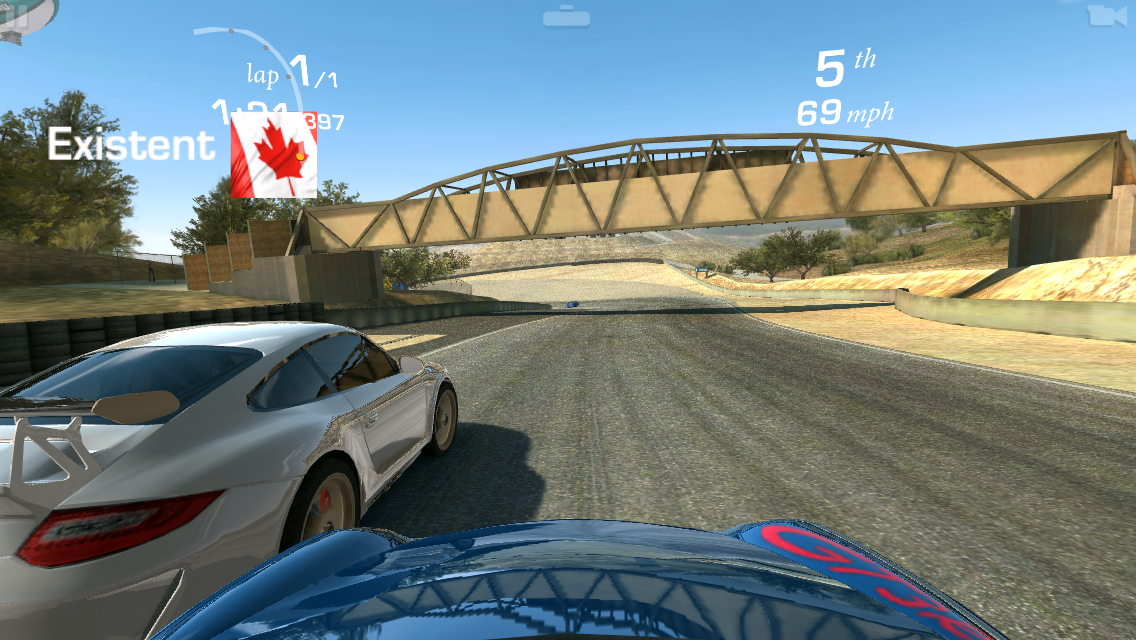Switch camera view using the camera icon
1136x640 pixels.
(1101, 15)
